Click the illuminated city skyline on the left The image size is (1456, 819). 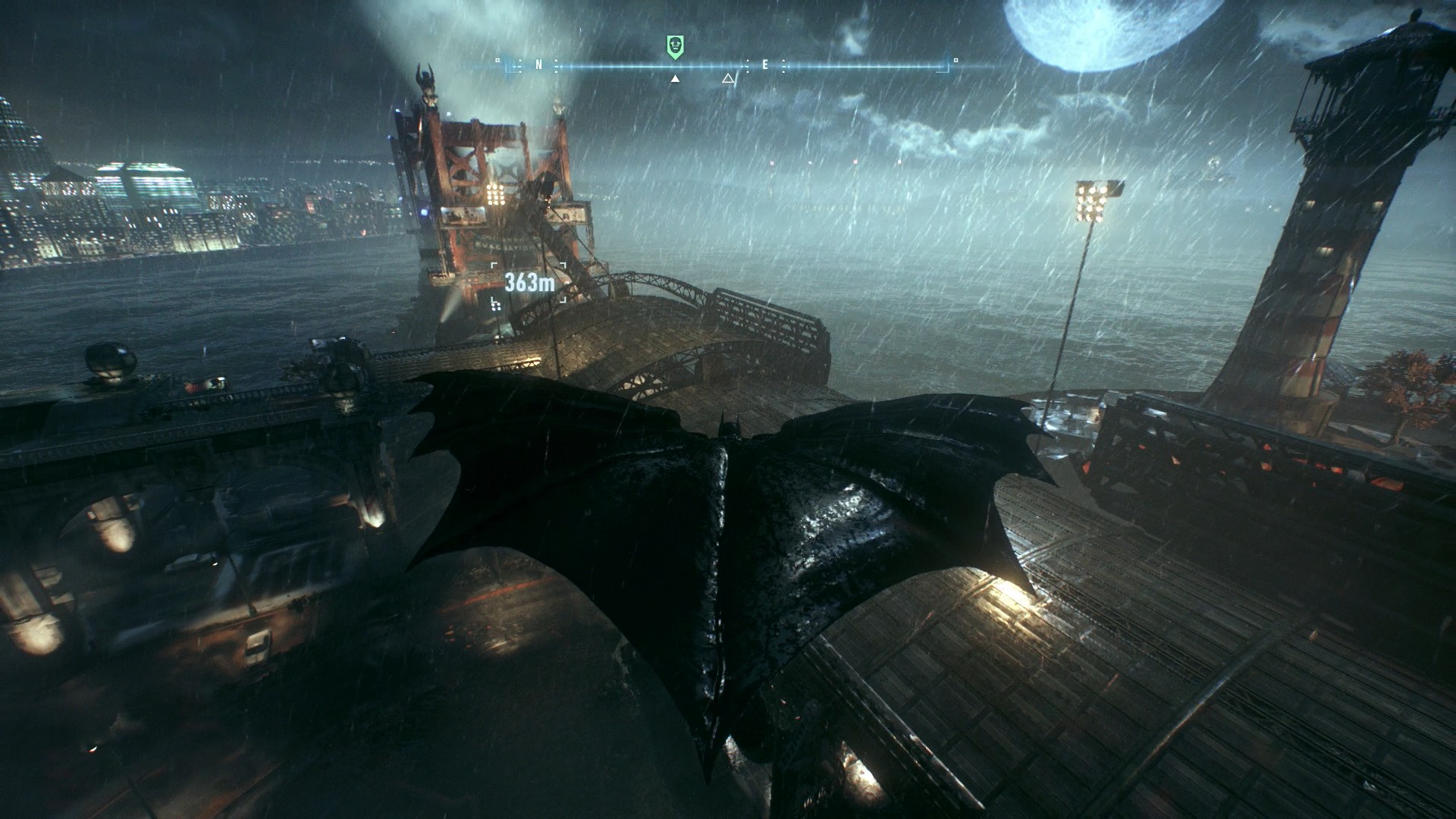(136, 190)
